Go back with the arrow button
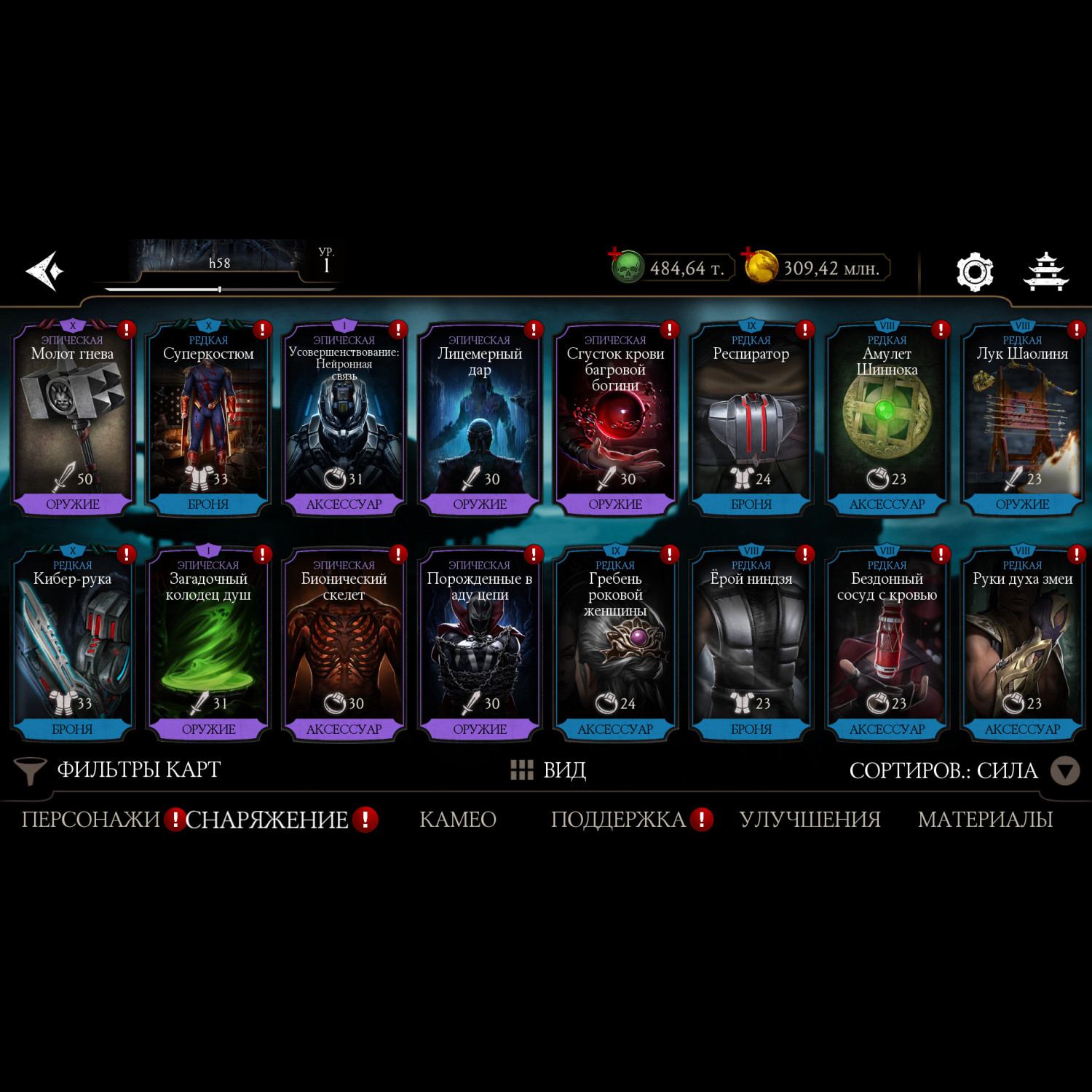Screen dimensions: 1092x1092 tap(45, 271)
